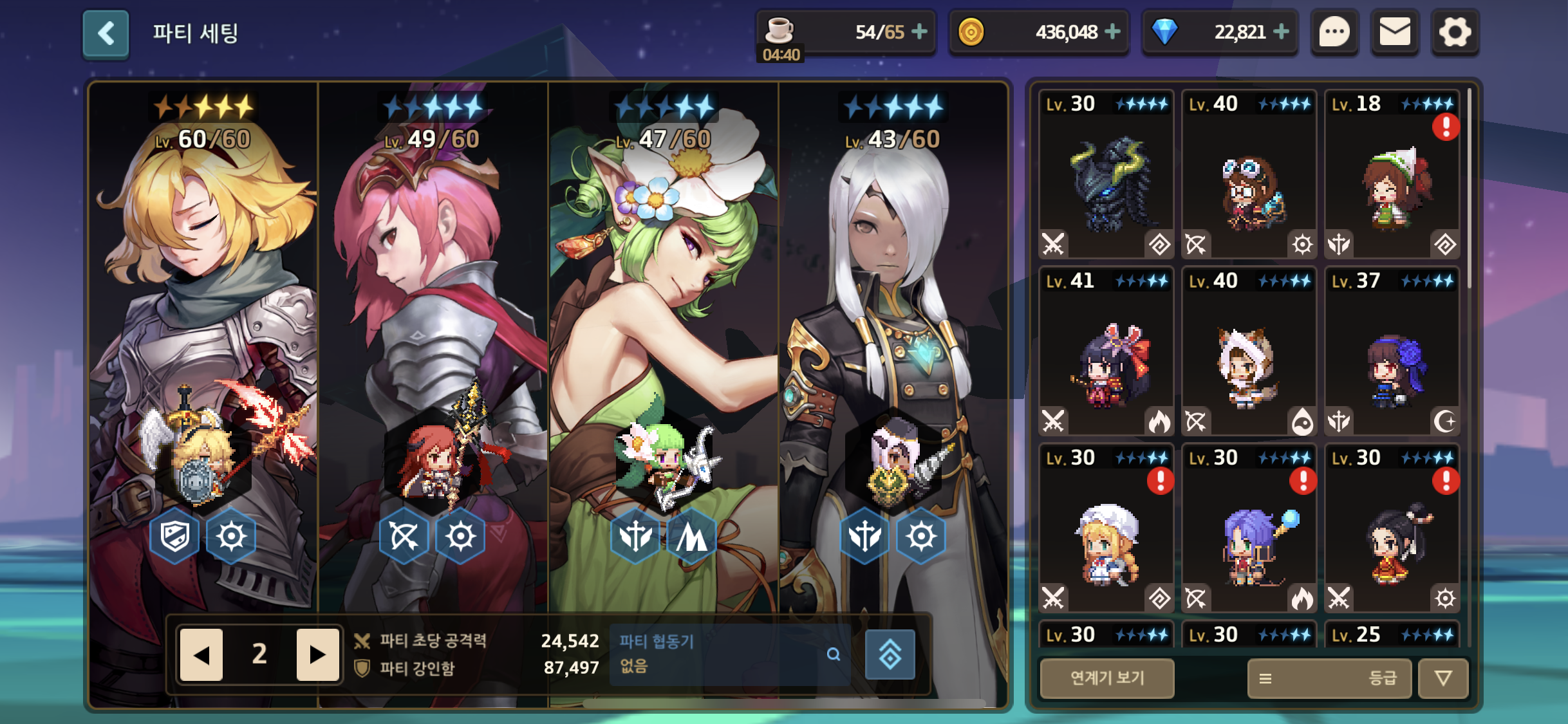Open the gear settings menu
Viewport: 1568px width, 724px height.
1455,32
